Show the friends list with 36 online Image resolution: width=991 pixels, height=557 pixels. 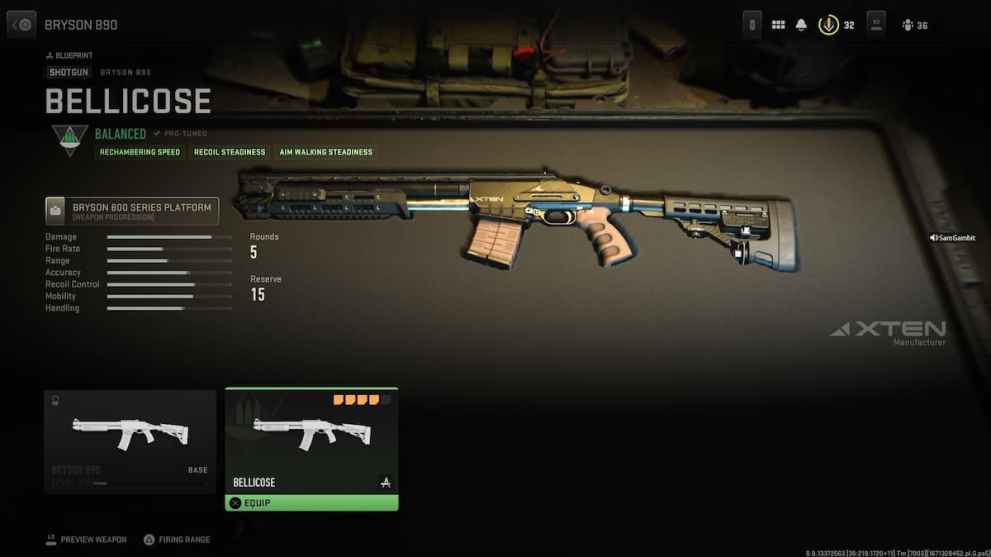[x=914, y=25]
